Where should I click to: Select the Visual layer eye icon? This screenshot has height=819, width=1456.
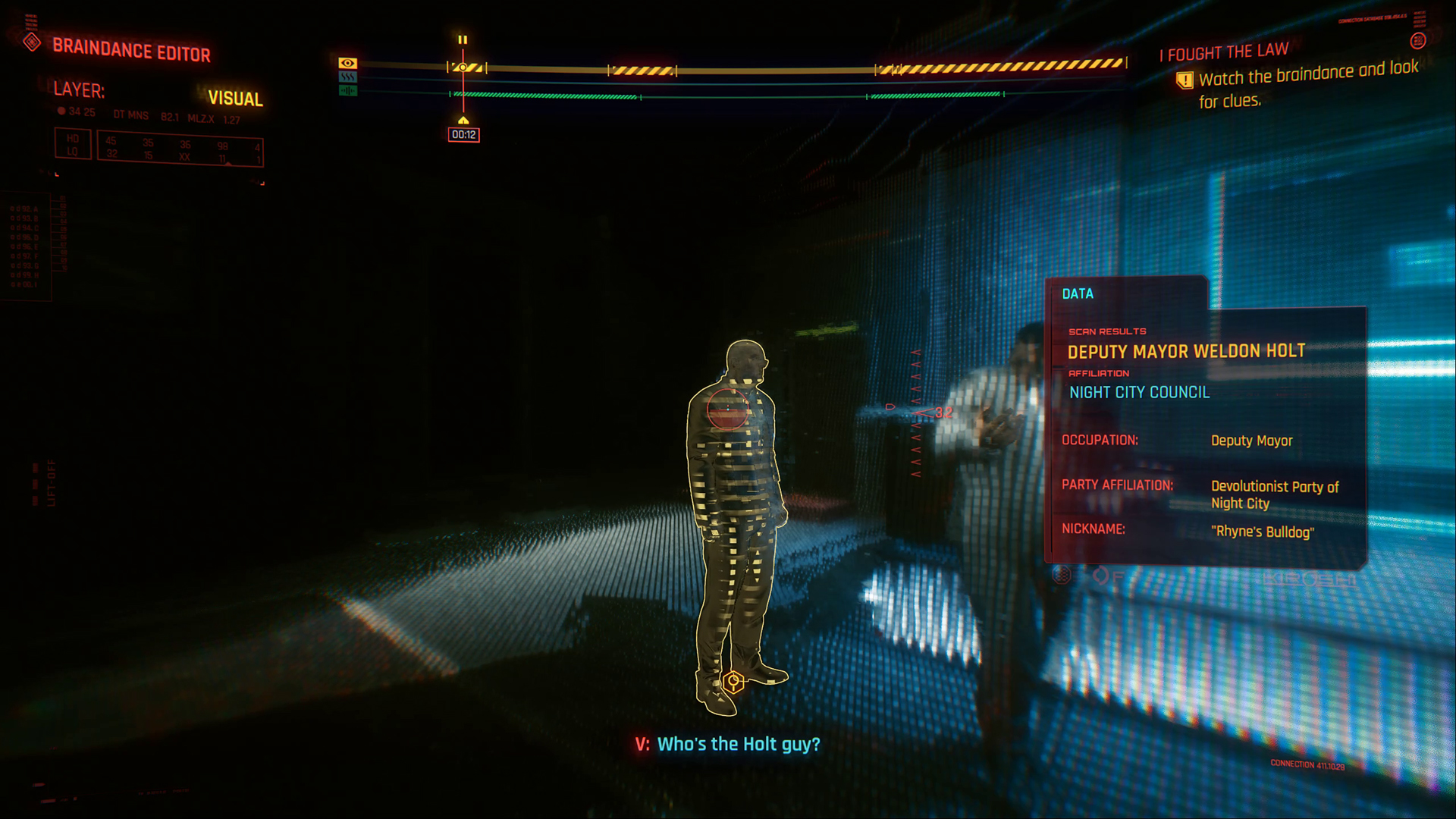347,64
